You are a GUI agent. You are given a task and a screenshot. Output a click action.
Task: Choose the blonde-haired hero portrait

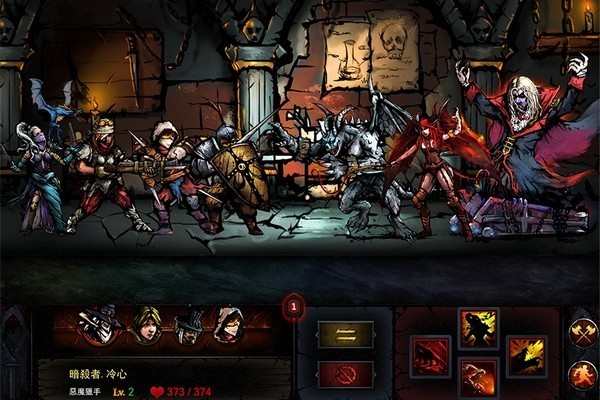click(x=147, y=325)
